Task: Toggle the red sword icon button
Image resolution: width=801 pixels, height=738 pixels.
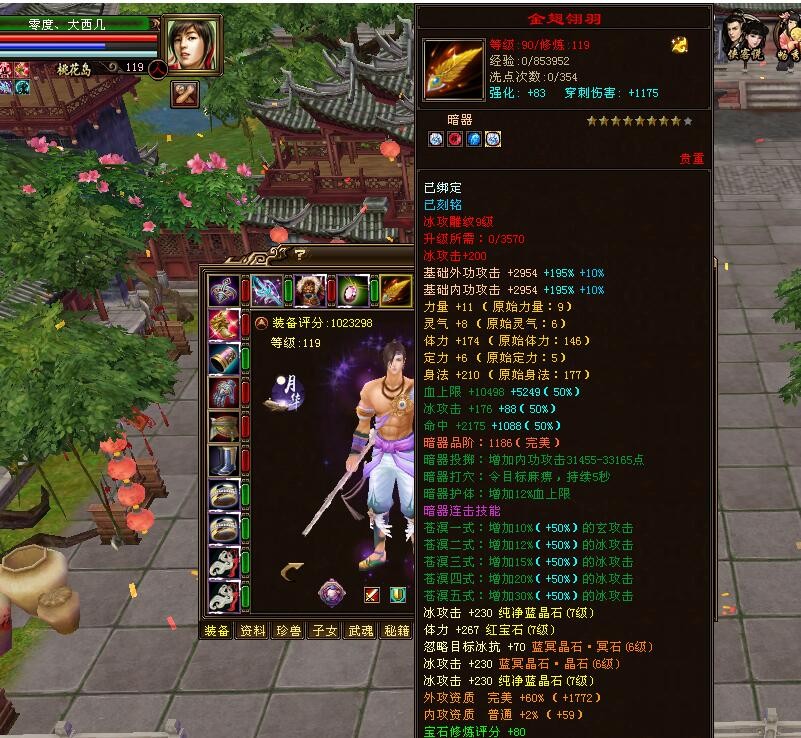Action: (372, 595)
